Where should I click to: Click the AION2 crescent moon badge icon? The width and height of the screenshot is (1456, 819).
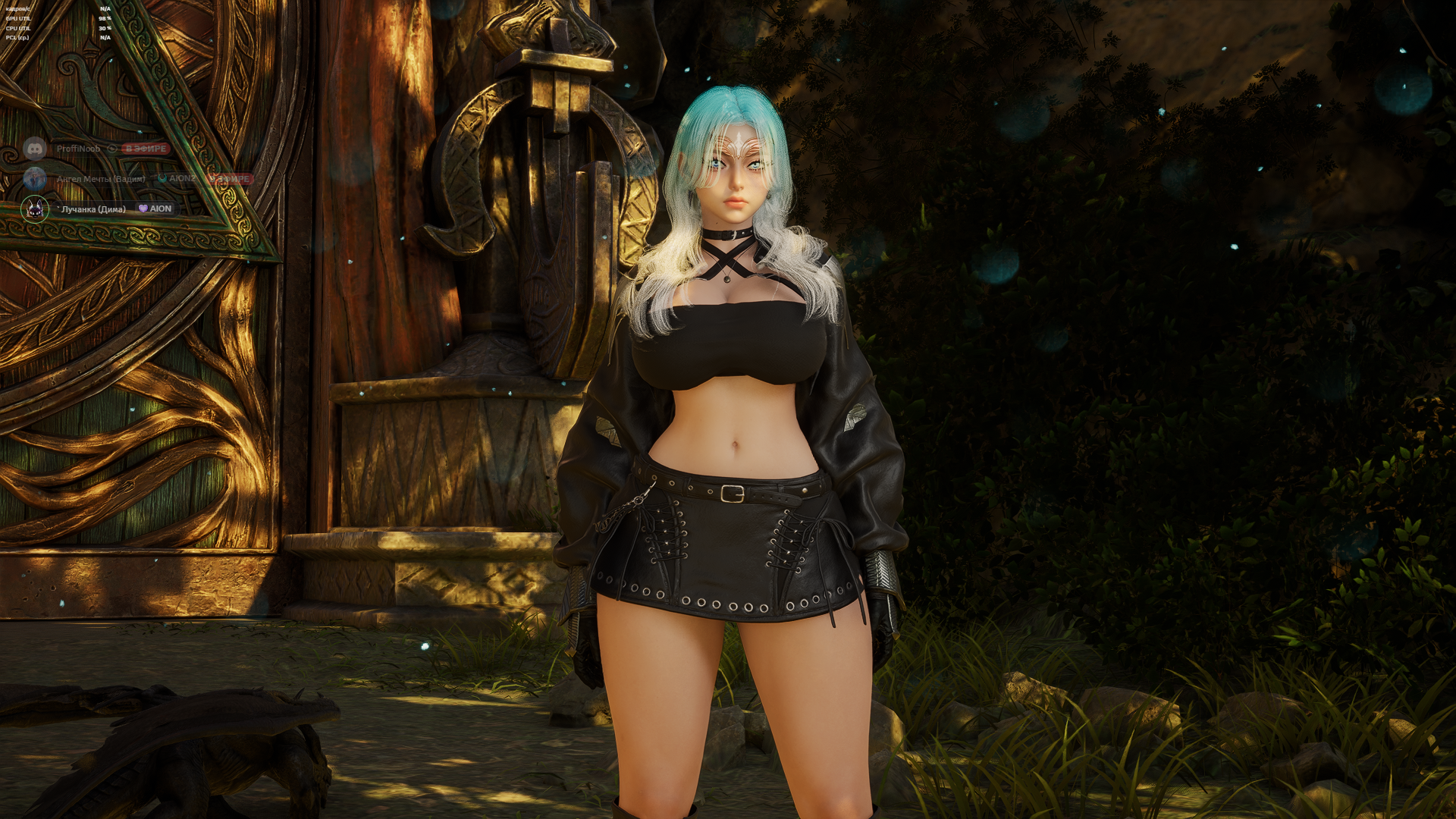(162, 178)
